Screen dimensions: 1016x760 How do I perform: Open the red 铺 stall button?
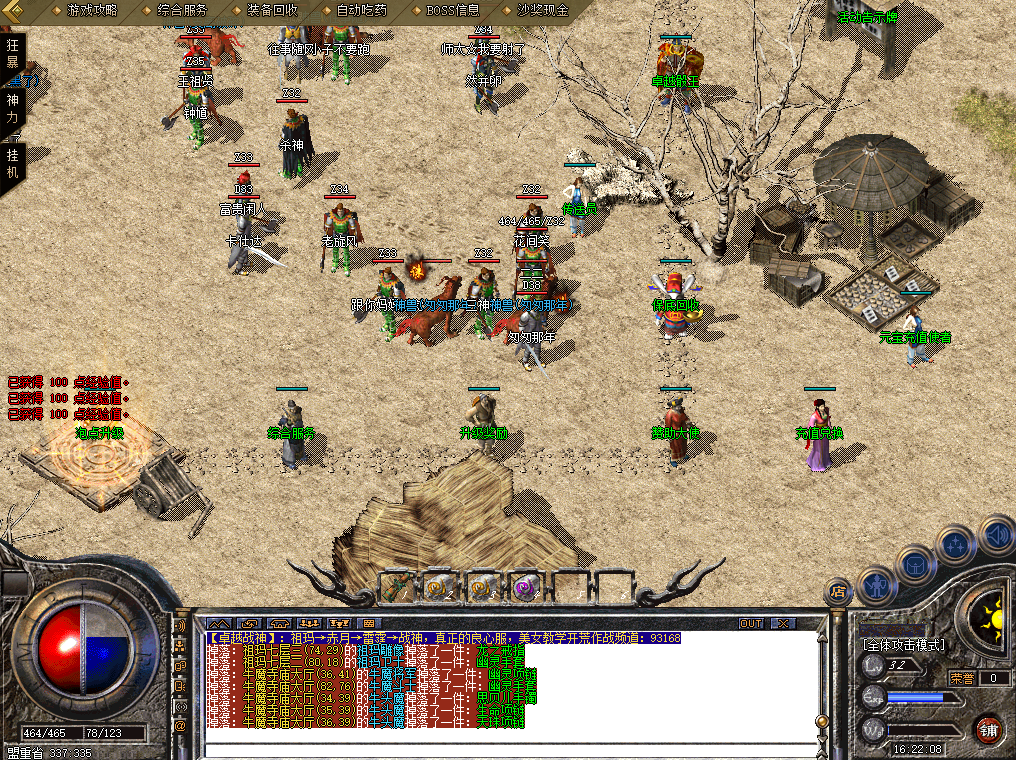[x=988, y=728]
